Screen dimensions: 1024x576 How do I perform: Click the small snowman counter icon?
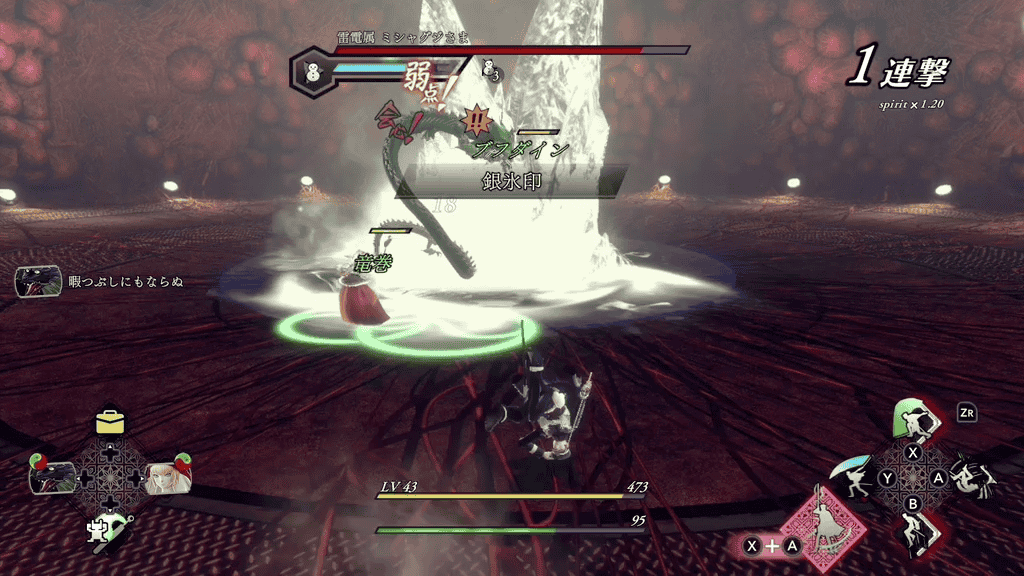(x=491, y=69)
